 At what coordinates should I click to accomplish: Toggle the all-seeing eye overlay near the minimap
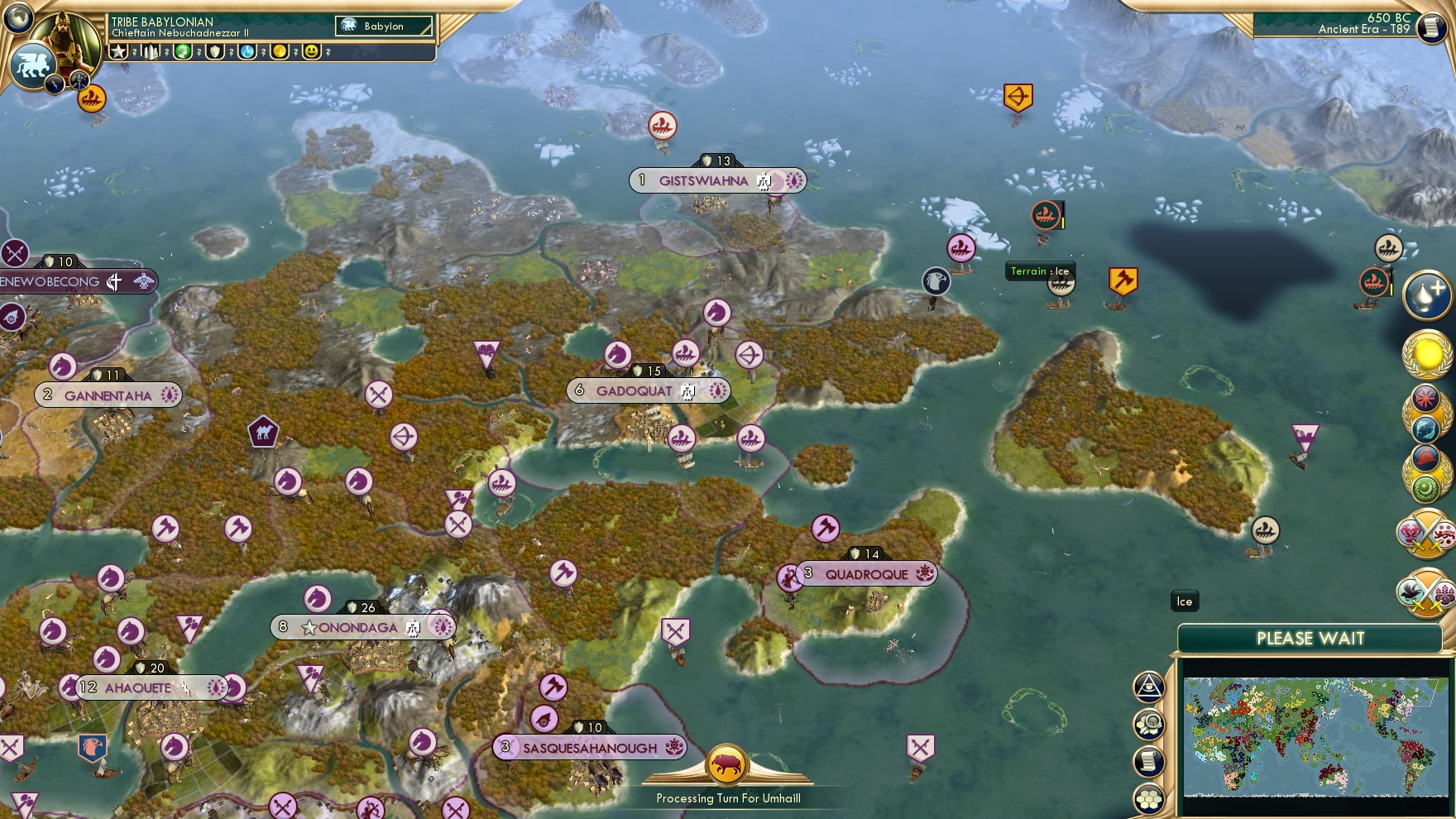pos(1148,685)
